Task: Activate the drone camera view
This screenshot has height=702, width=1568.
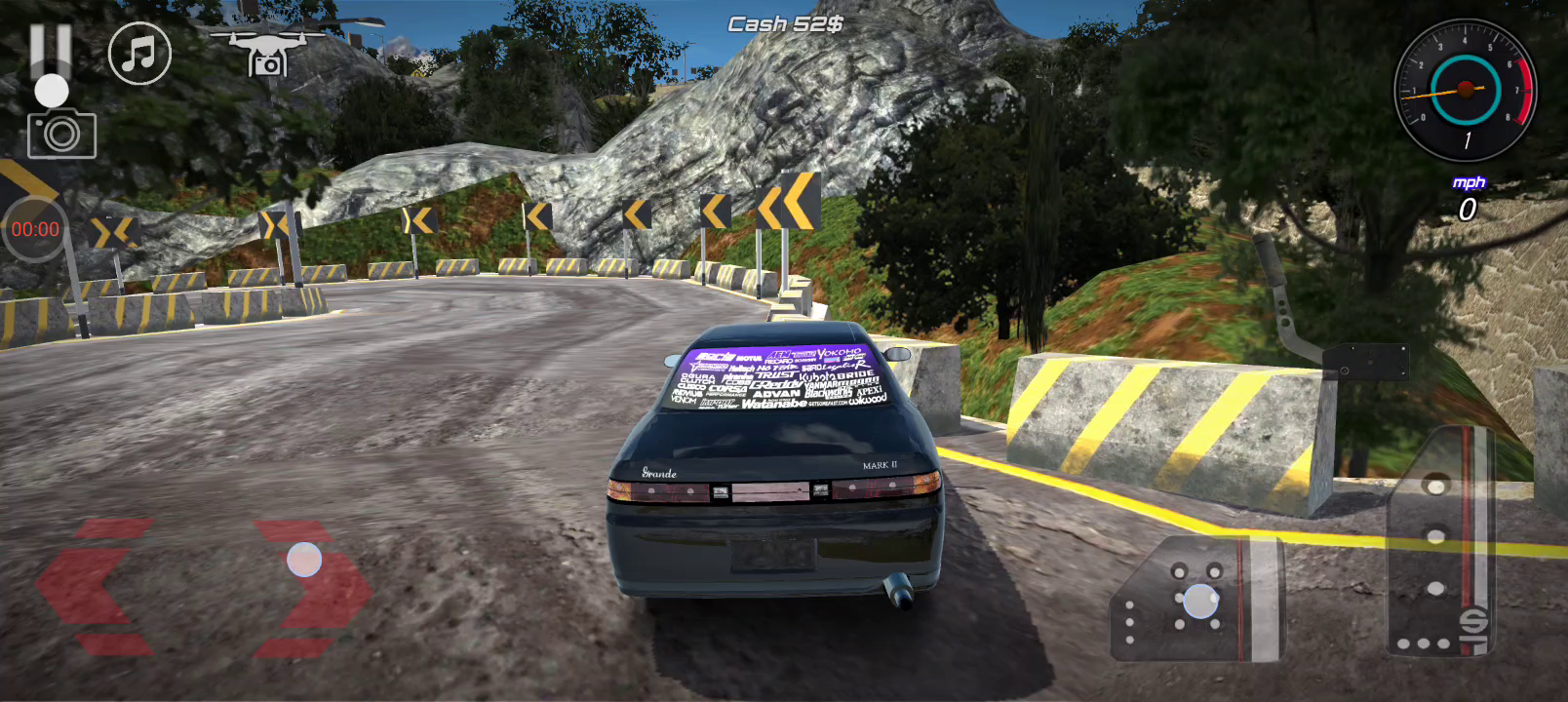Action: (x=266, y=53)
